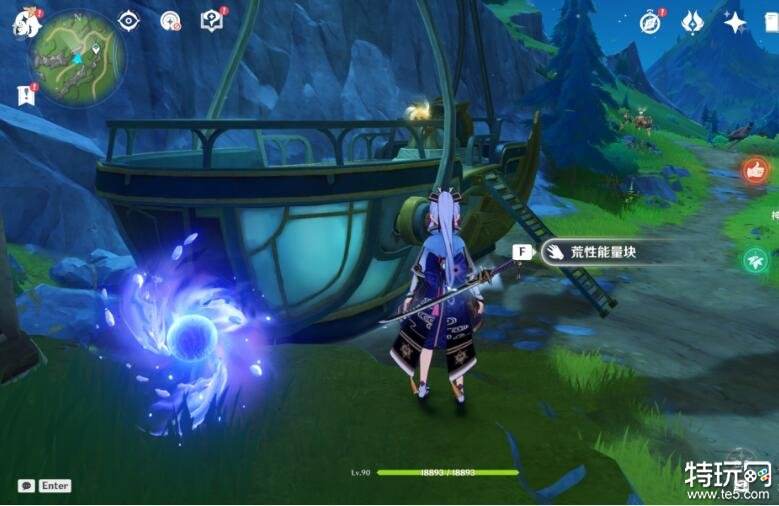Open the quest log exclamation icon
The height and width of the screenshot is (506, 779).
click(24, 94)
